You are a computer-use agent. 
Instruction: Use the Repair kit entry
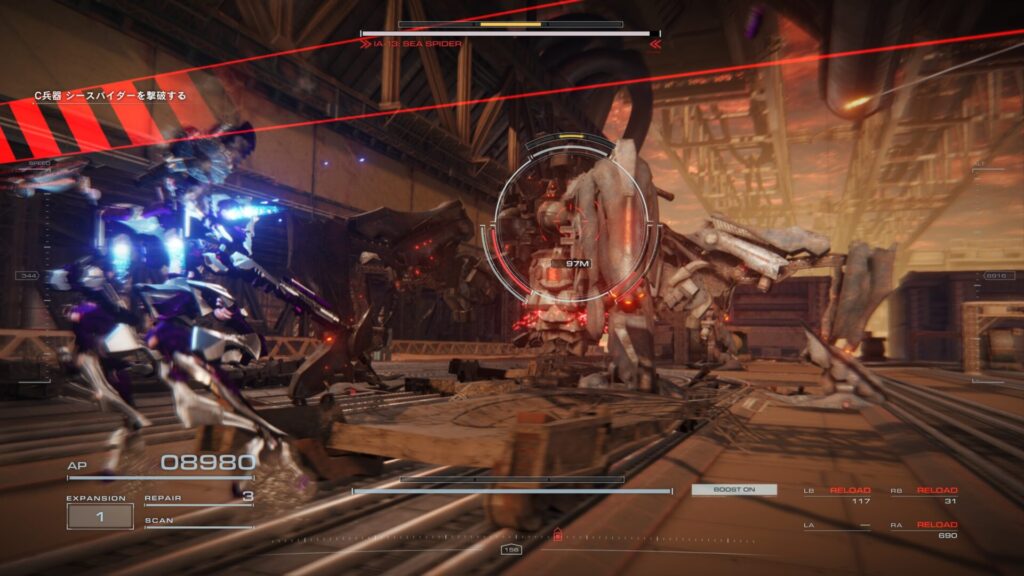point(198,497)
